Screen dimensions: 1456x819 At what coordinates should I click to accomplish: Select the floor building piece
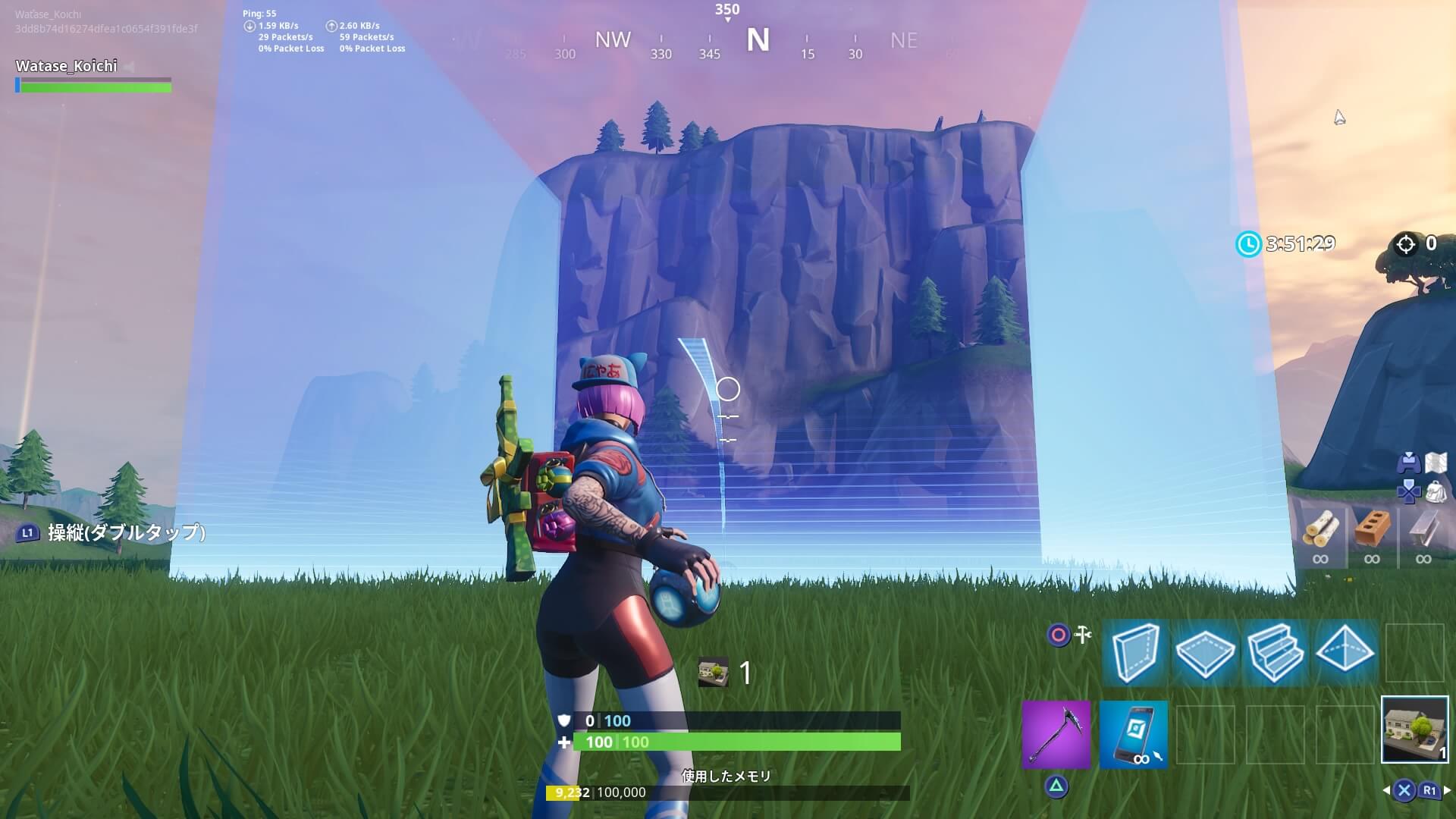coord(1205,652)
